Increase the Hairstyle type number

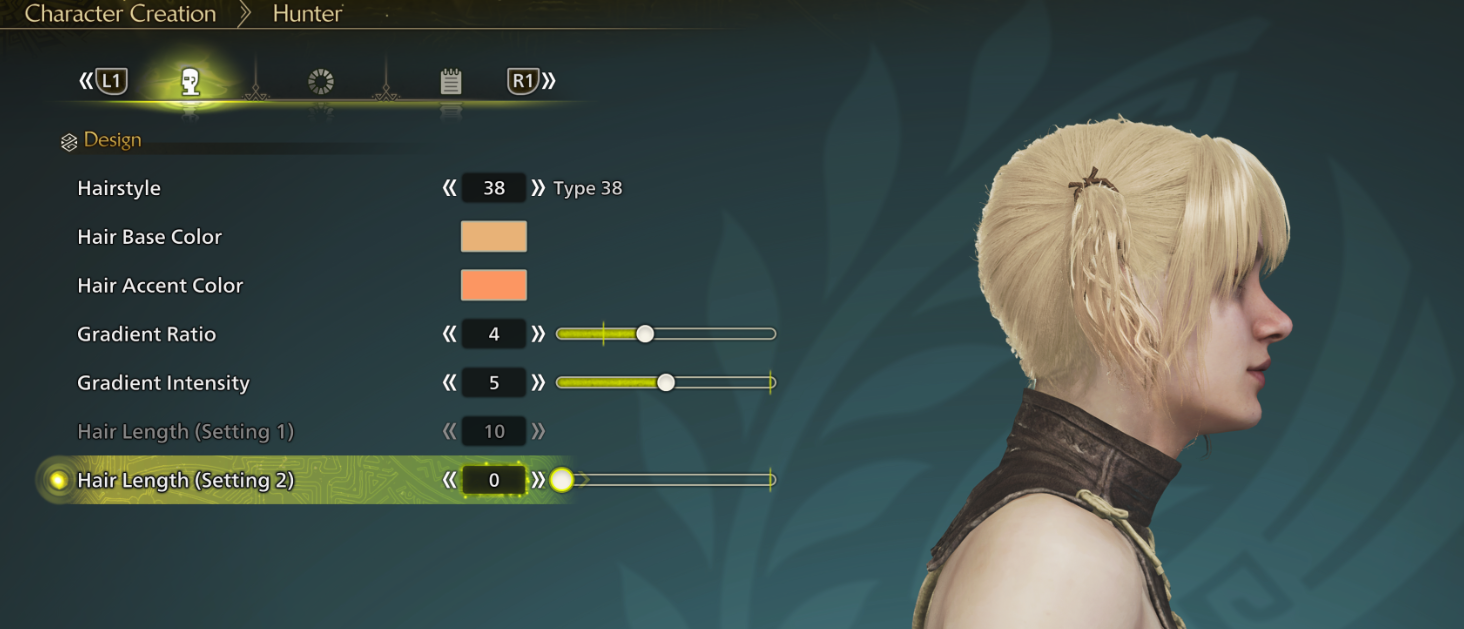[x=538, y=188]
